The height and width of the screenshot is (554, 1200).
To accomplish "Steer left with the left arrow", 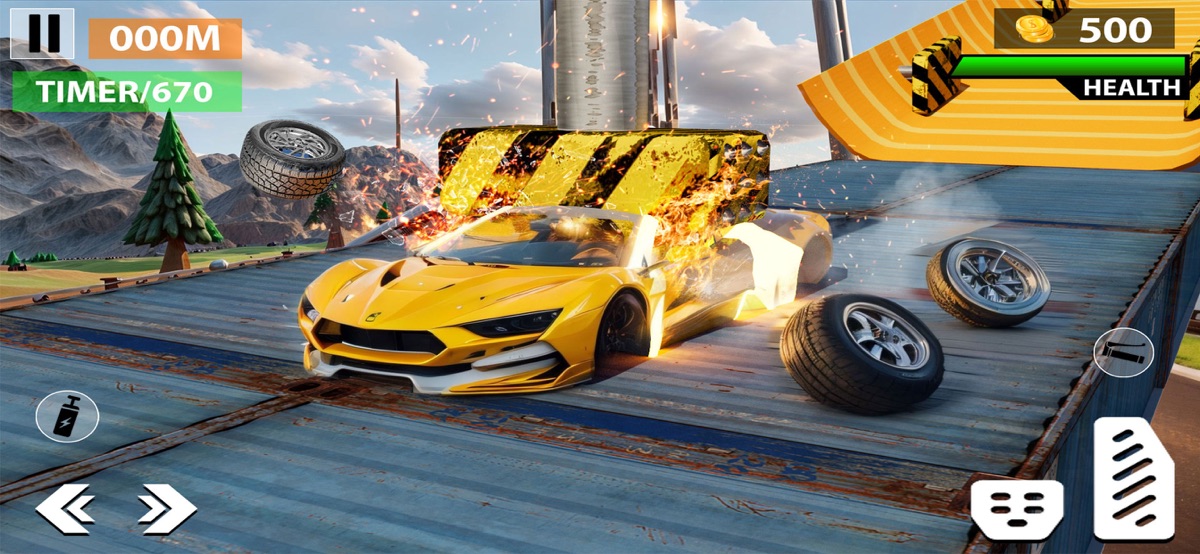I will 65,509.
